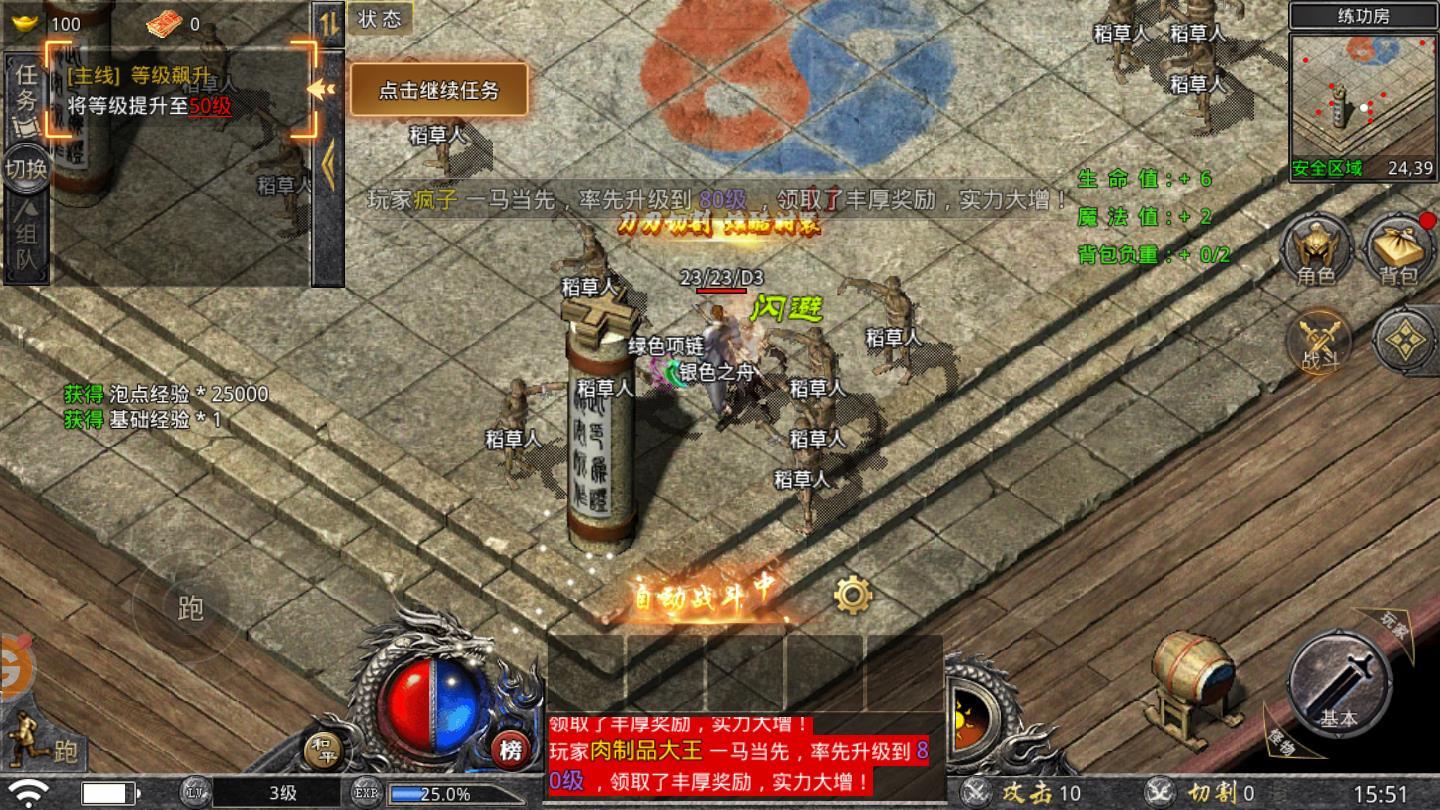1440x810 pixels.
Task: Collapse the quest panel with its left chevron
Action: click(x=320, y=90)
